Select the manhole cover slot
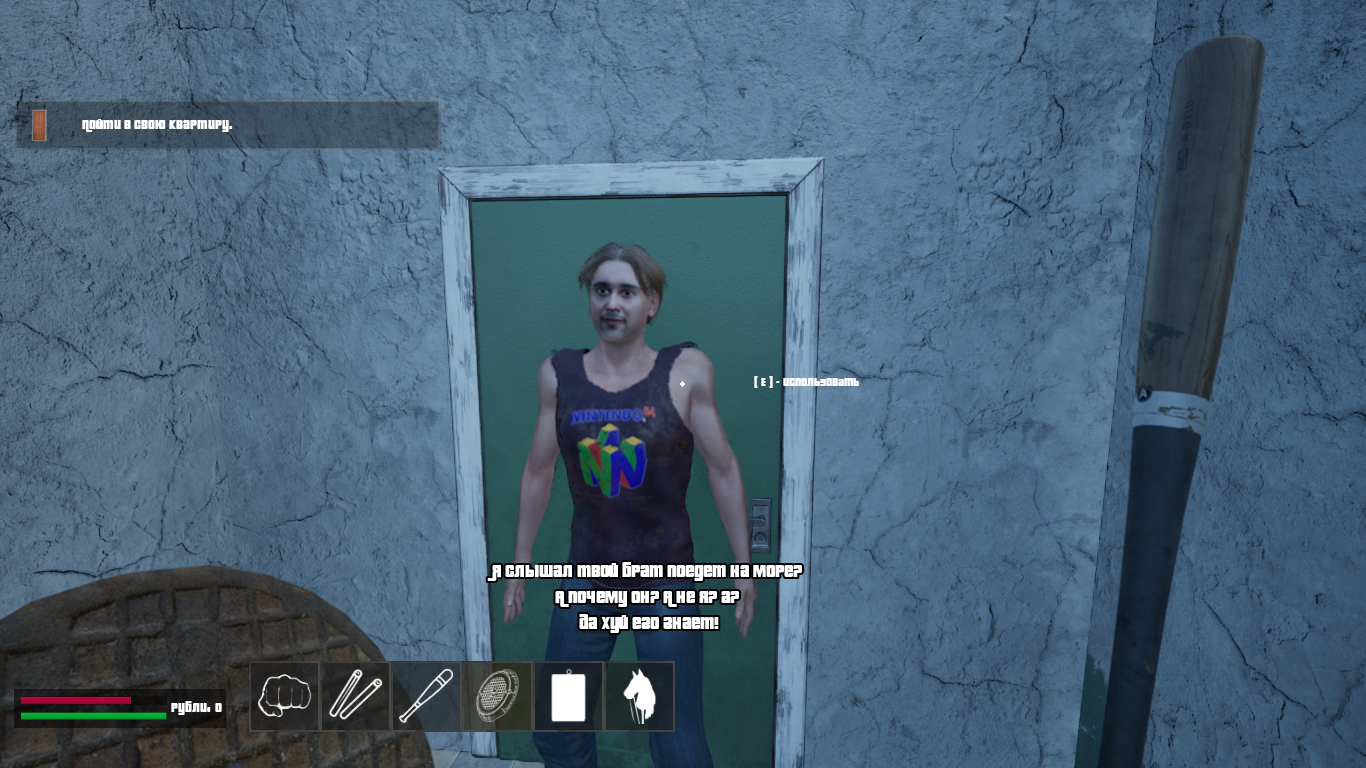 [498, 696]
